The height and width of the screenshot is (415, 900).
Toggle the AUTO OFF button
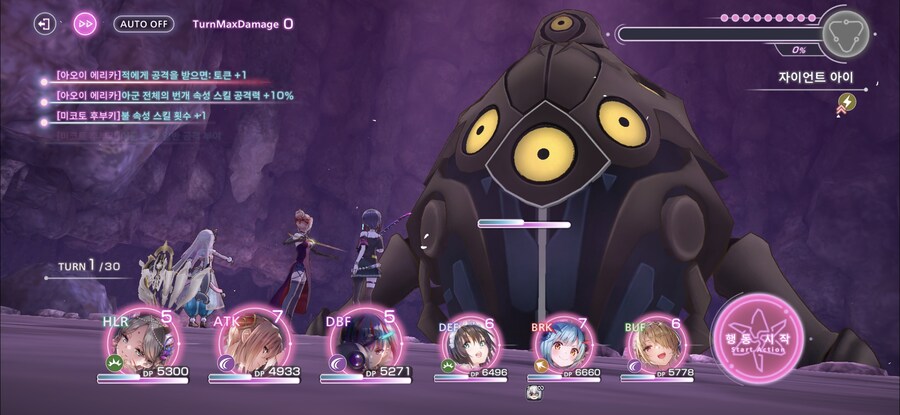pyautogui.click(x=143, y=23)
